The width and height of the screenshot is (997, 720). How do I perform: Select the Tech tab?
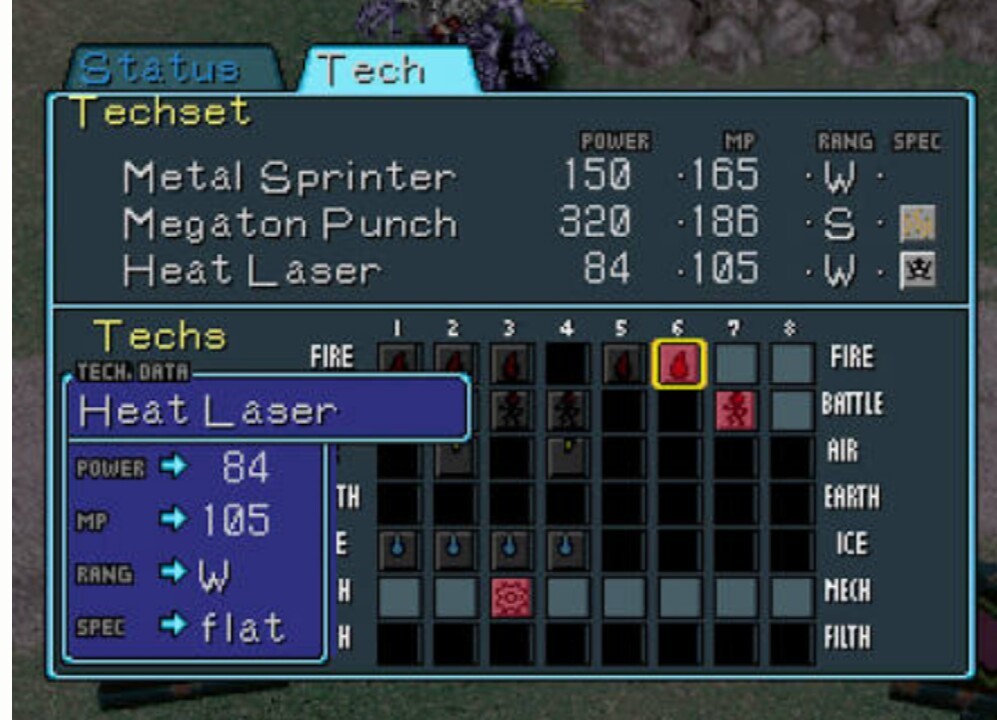371,70
